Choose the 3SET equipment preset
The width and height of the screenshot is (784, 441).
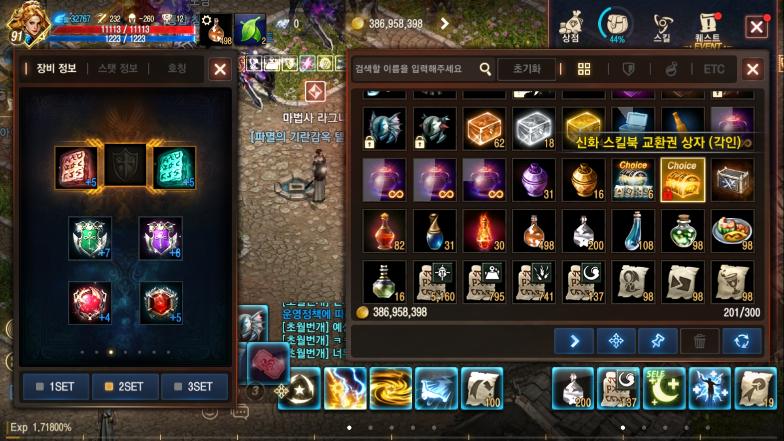(x=194, y=386)
